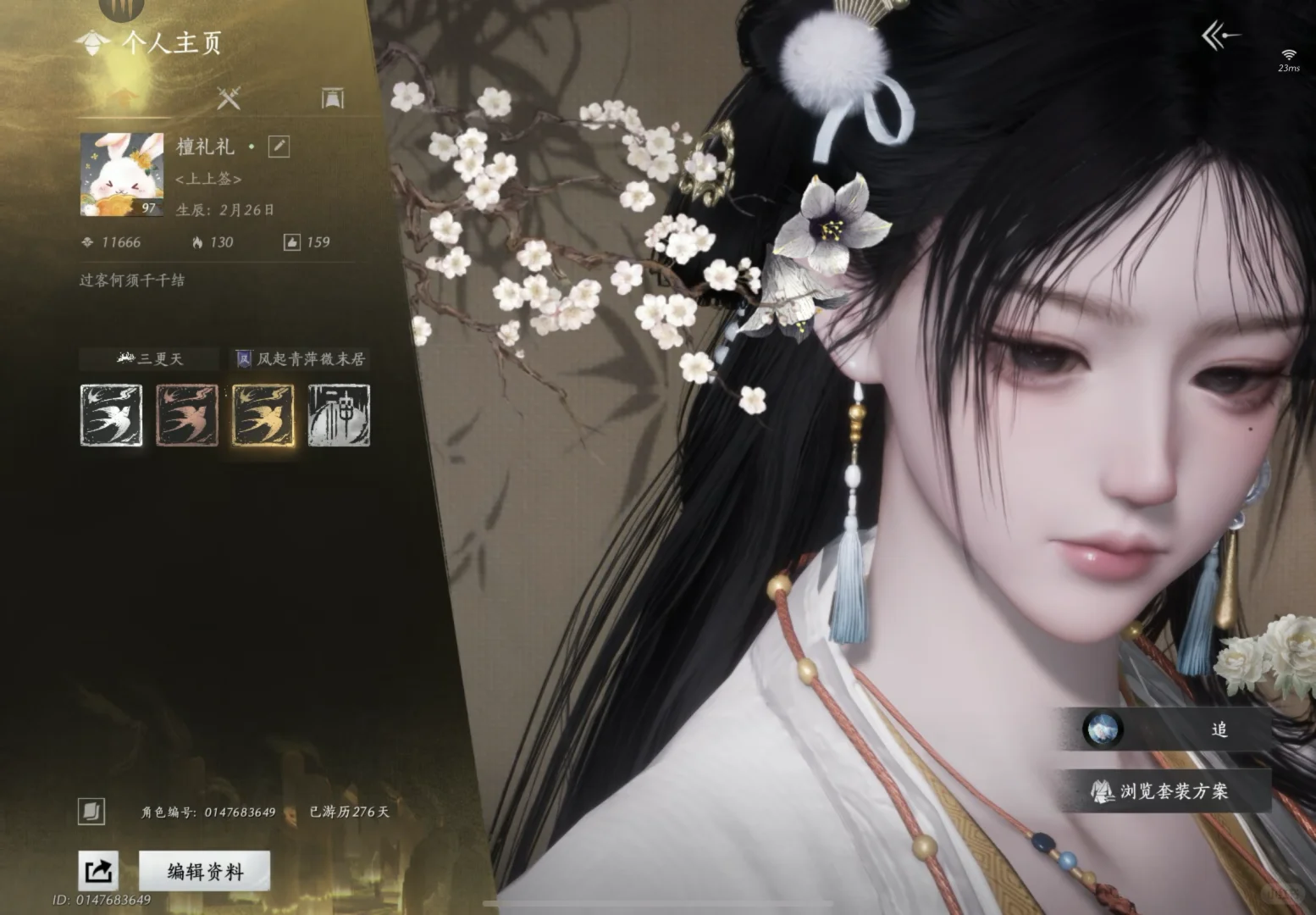Select the gold swallow badge
The width and height of the screenshot is (1316, 915).
[x=263, y=415]
